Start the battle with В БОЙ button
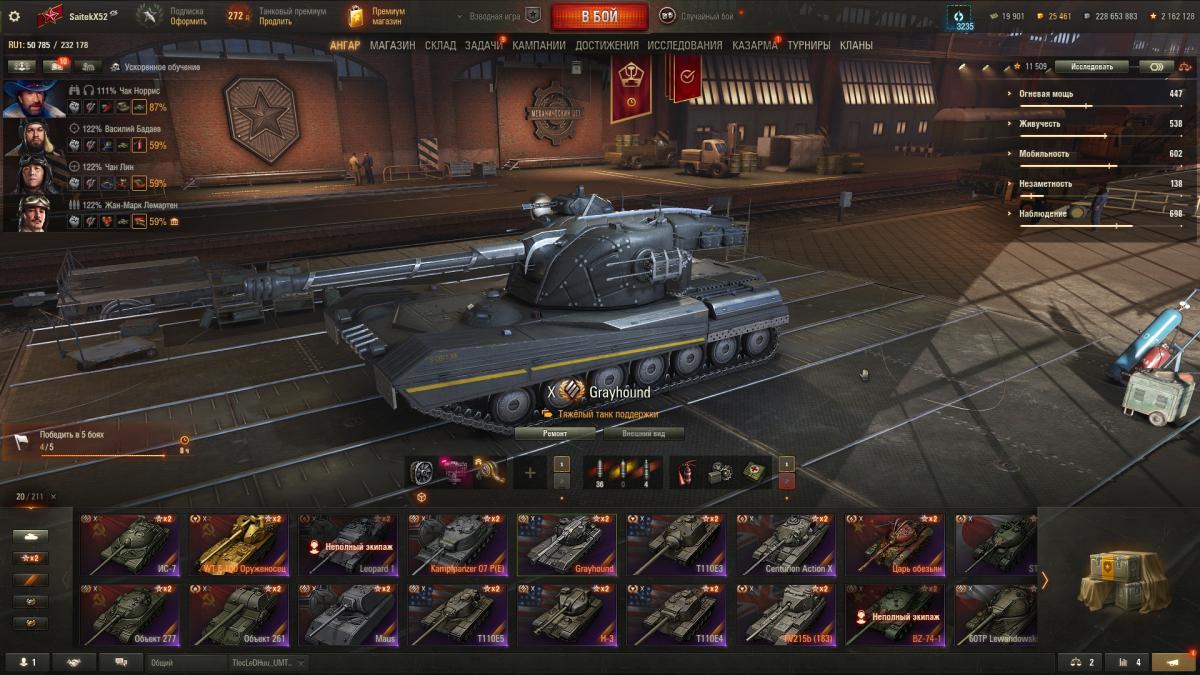This screenshot has height=675, width=1200. (x=599, y=16)
